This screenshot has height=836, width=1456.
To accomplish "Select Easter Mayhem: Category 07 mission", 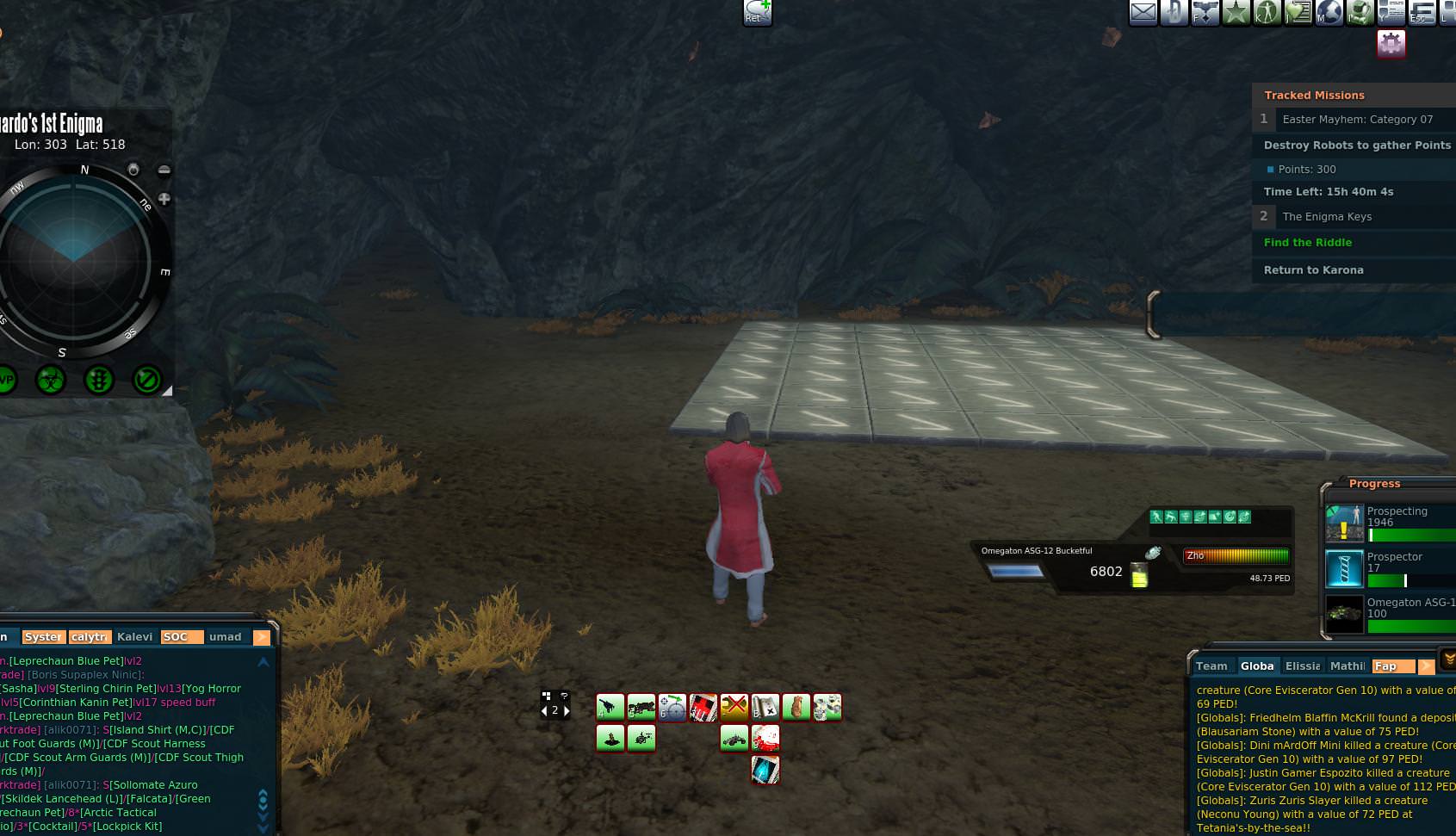I will coord(1357,119).
